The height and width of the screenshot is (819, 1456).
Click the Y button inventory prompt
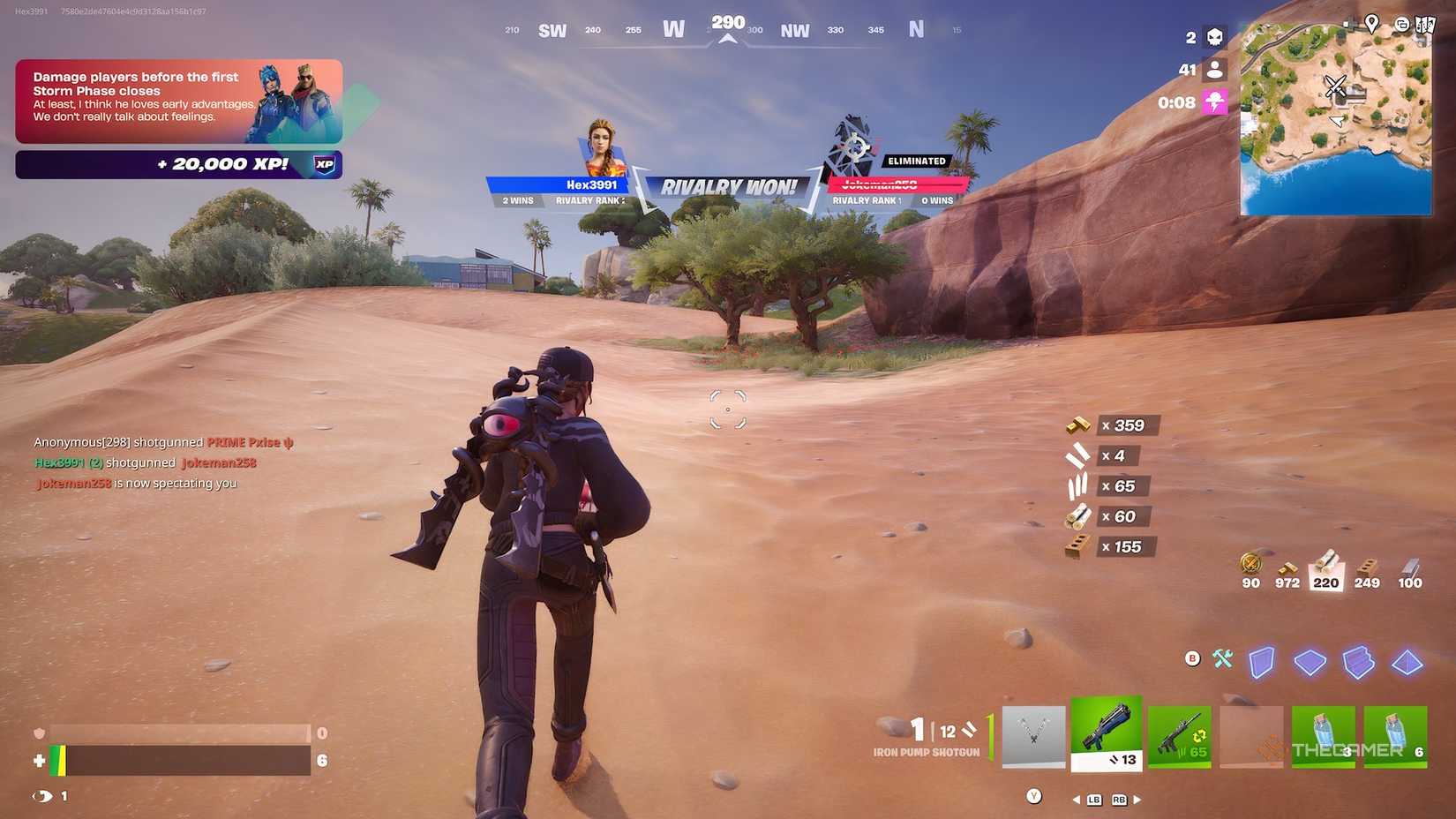(x=1034, y=795)
